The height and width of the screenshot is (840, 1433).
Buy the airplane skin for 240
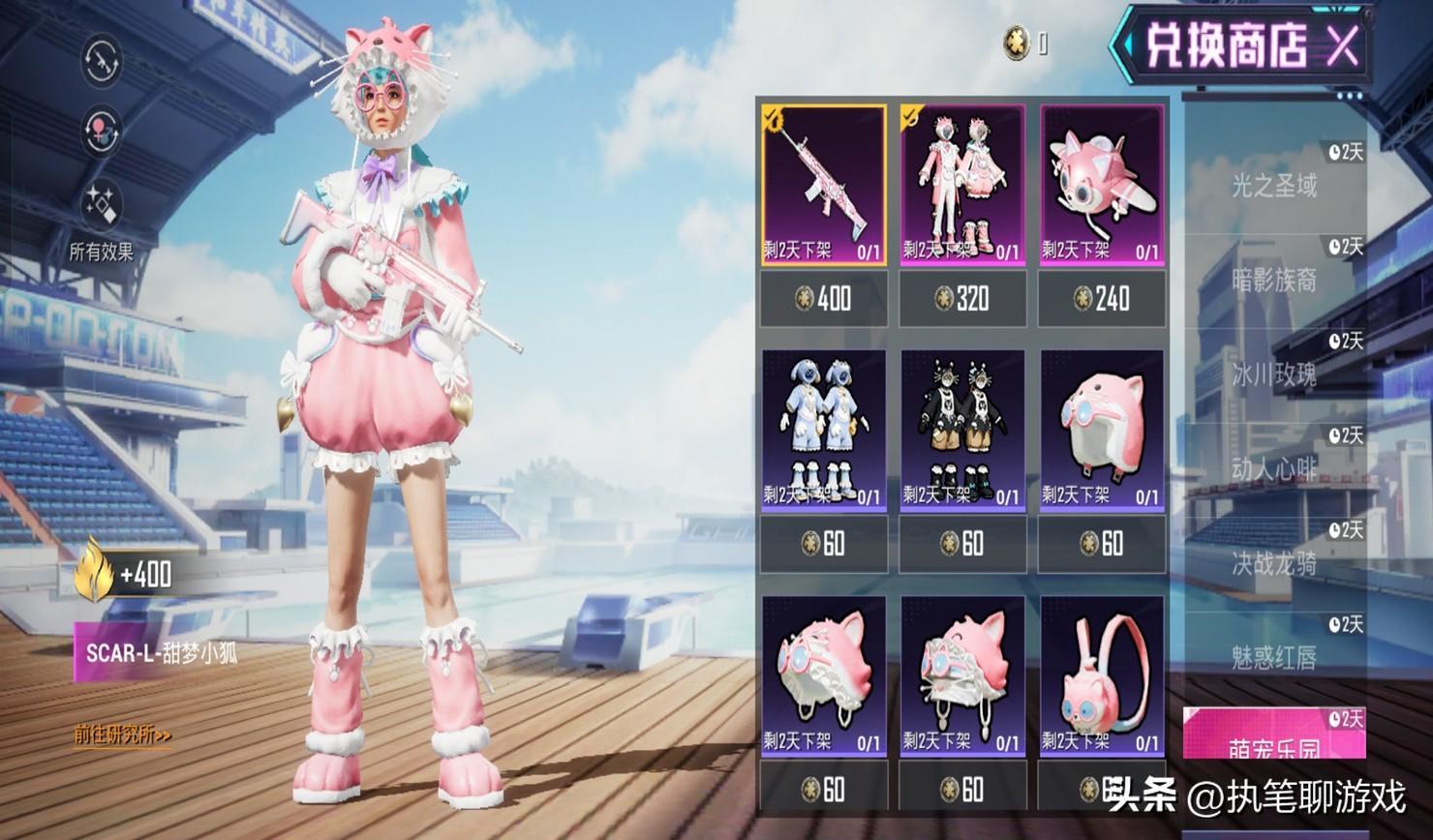click(1102, 298)
